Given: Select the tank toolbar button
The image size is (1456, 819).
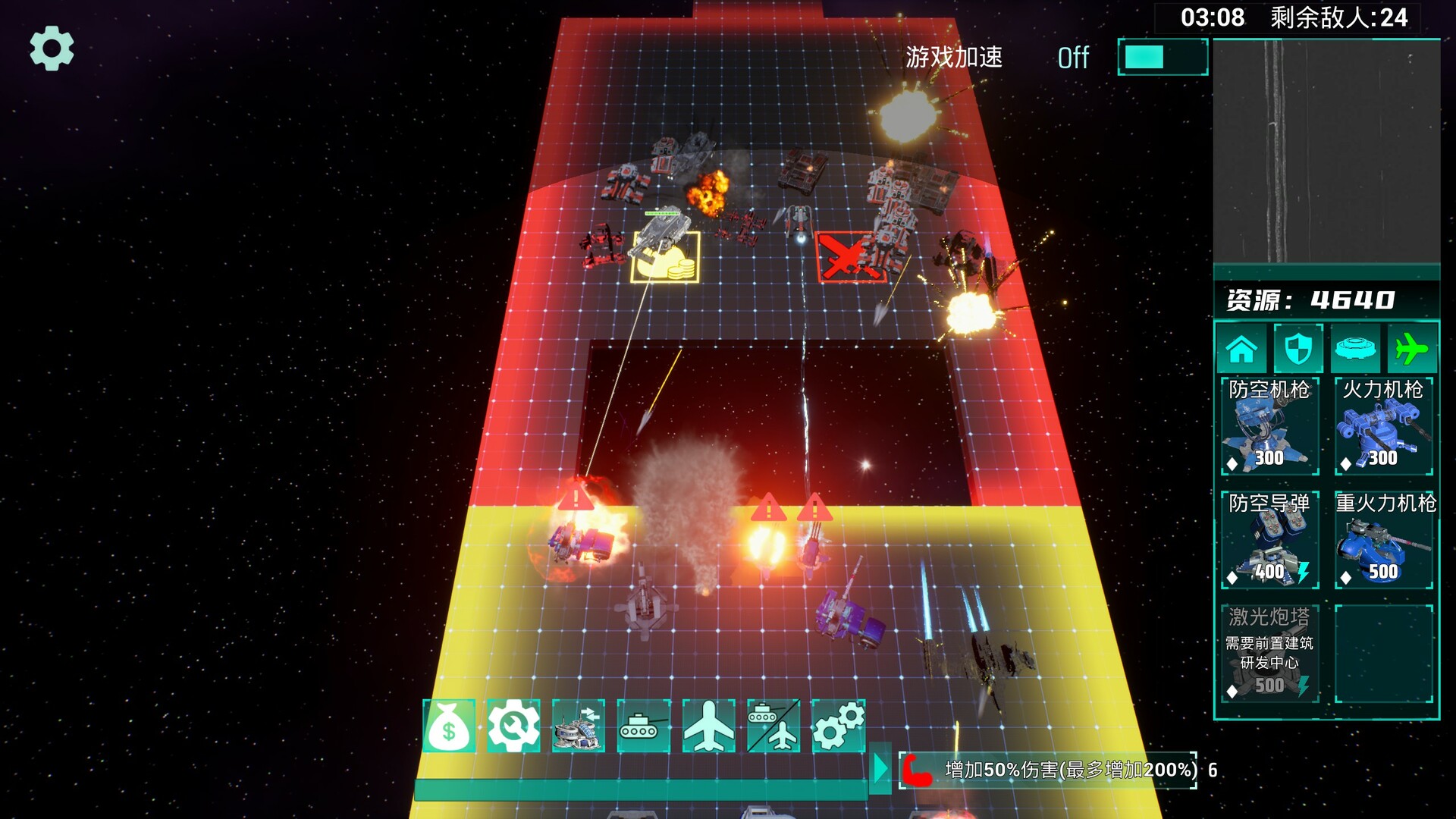Looking at the screenshot, I should 643,726.
